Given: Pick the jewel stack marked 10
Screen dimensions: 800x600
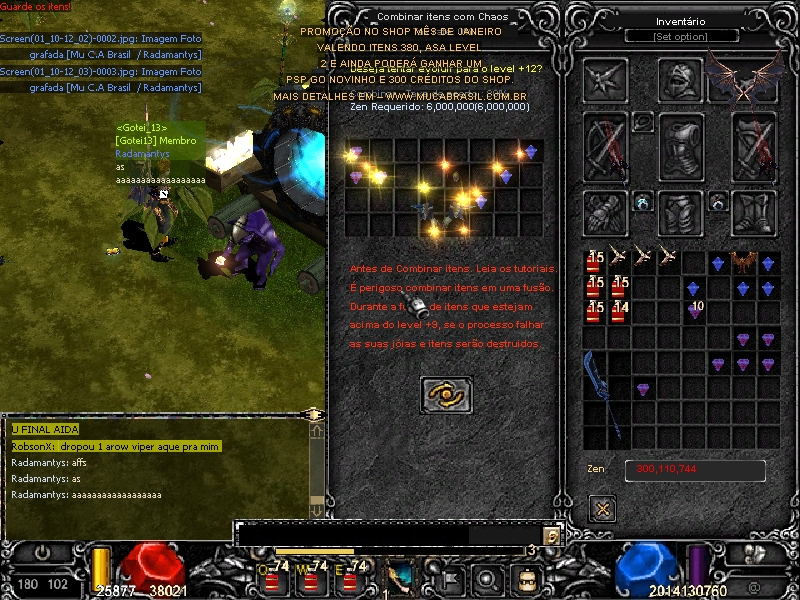Looking at the screenshot, I should [x=694, y=311].
